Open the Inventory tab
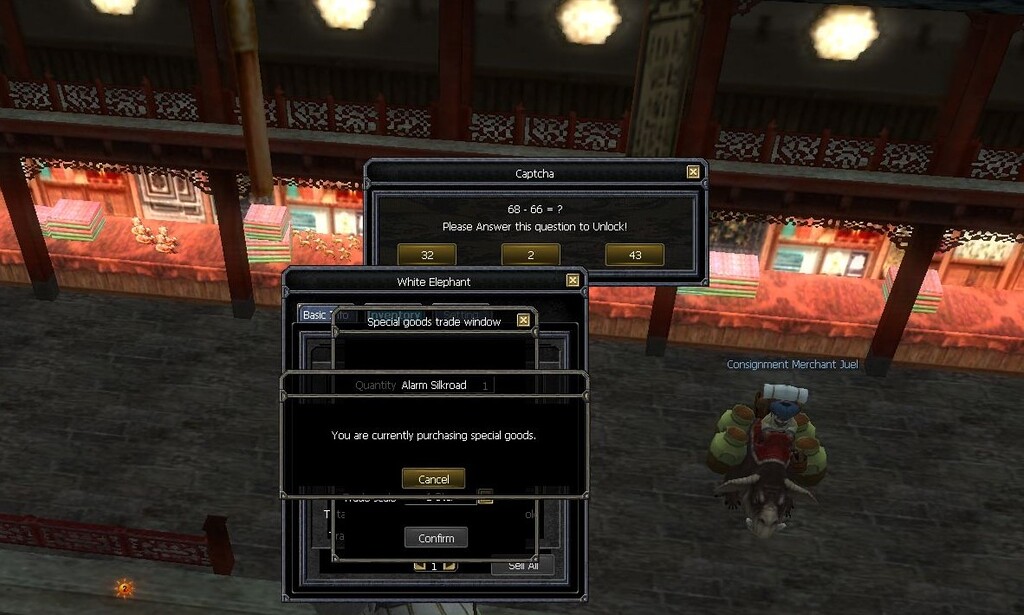The image size is (1024, 615). point(393,314)
